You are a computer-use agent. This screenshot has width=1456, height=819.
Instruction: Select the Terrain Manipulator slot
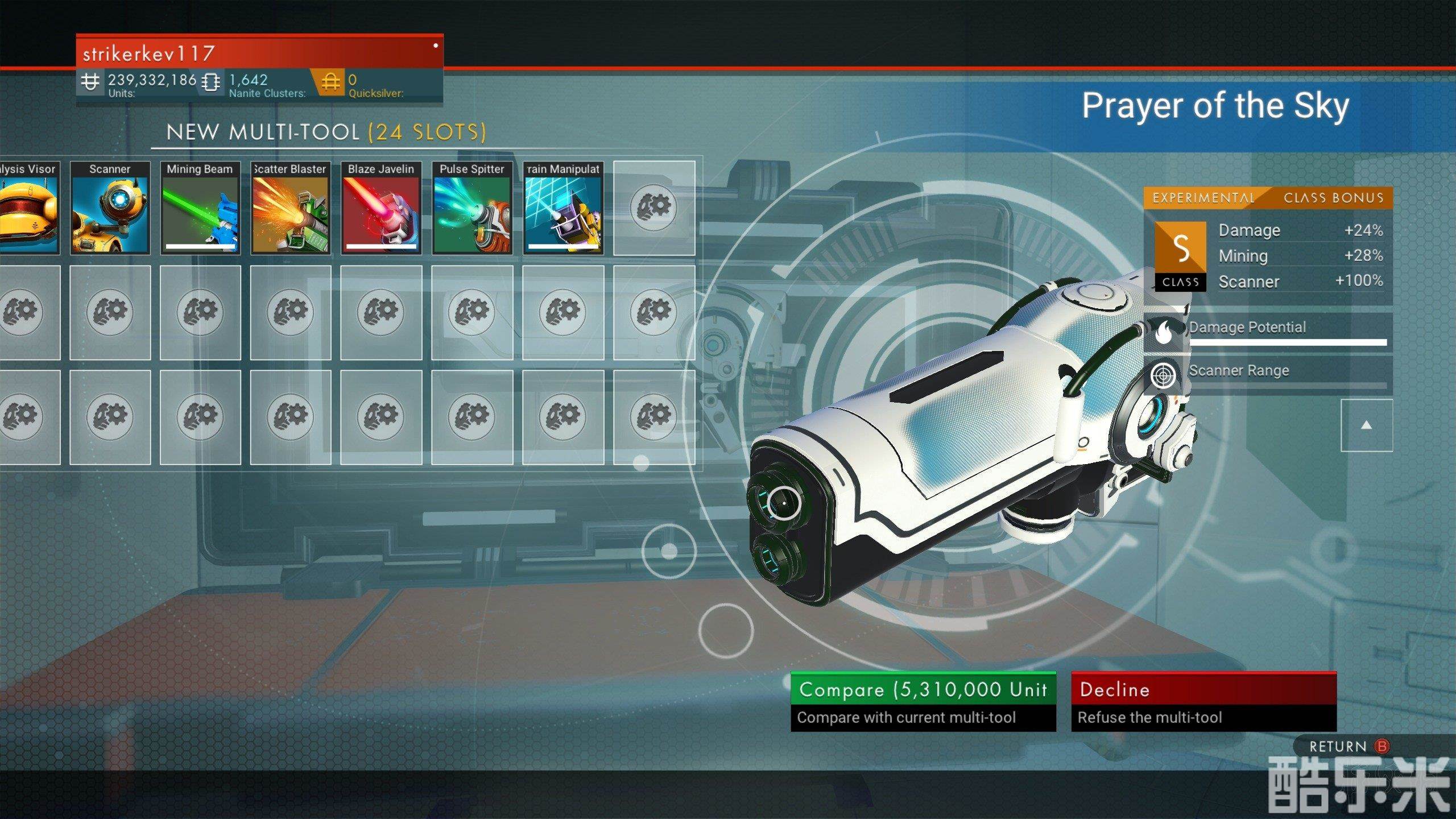coord(563,208)
